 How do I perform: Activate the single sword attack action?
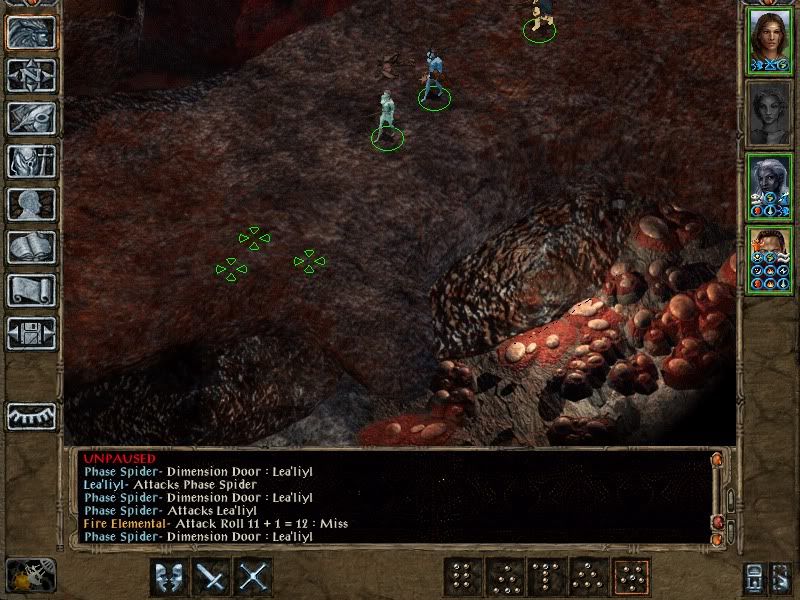click(212, 576)
